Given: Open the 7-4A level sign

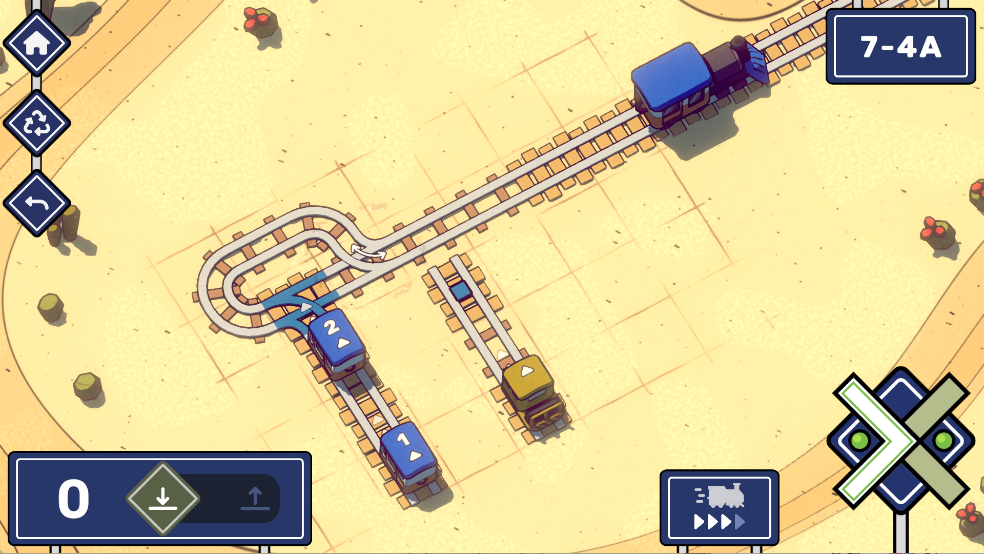Looking at the screenshot, I should click(x=900, y=46).
